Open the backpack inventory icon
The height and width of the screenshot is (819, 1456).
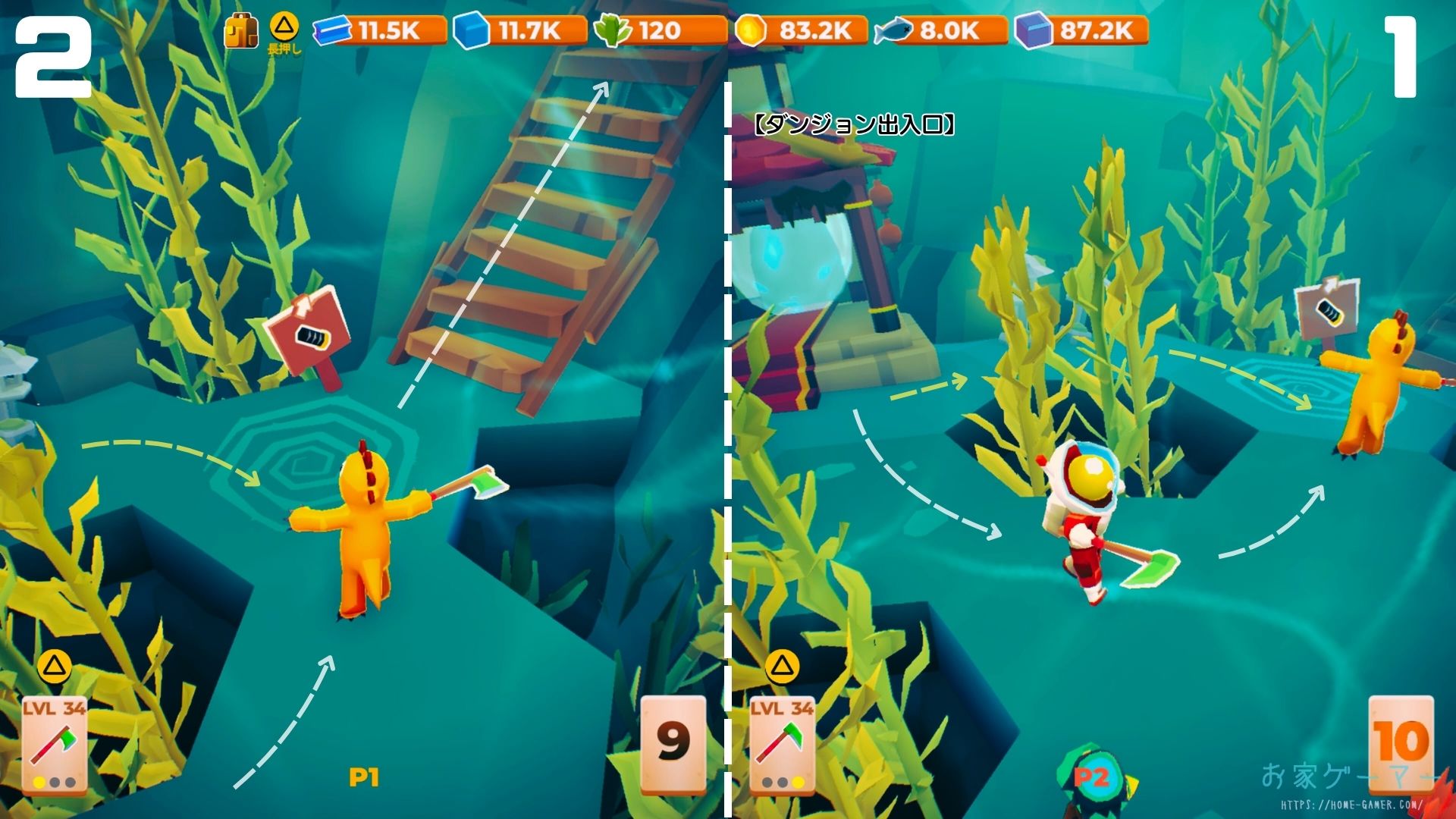[241, 32]
